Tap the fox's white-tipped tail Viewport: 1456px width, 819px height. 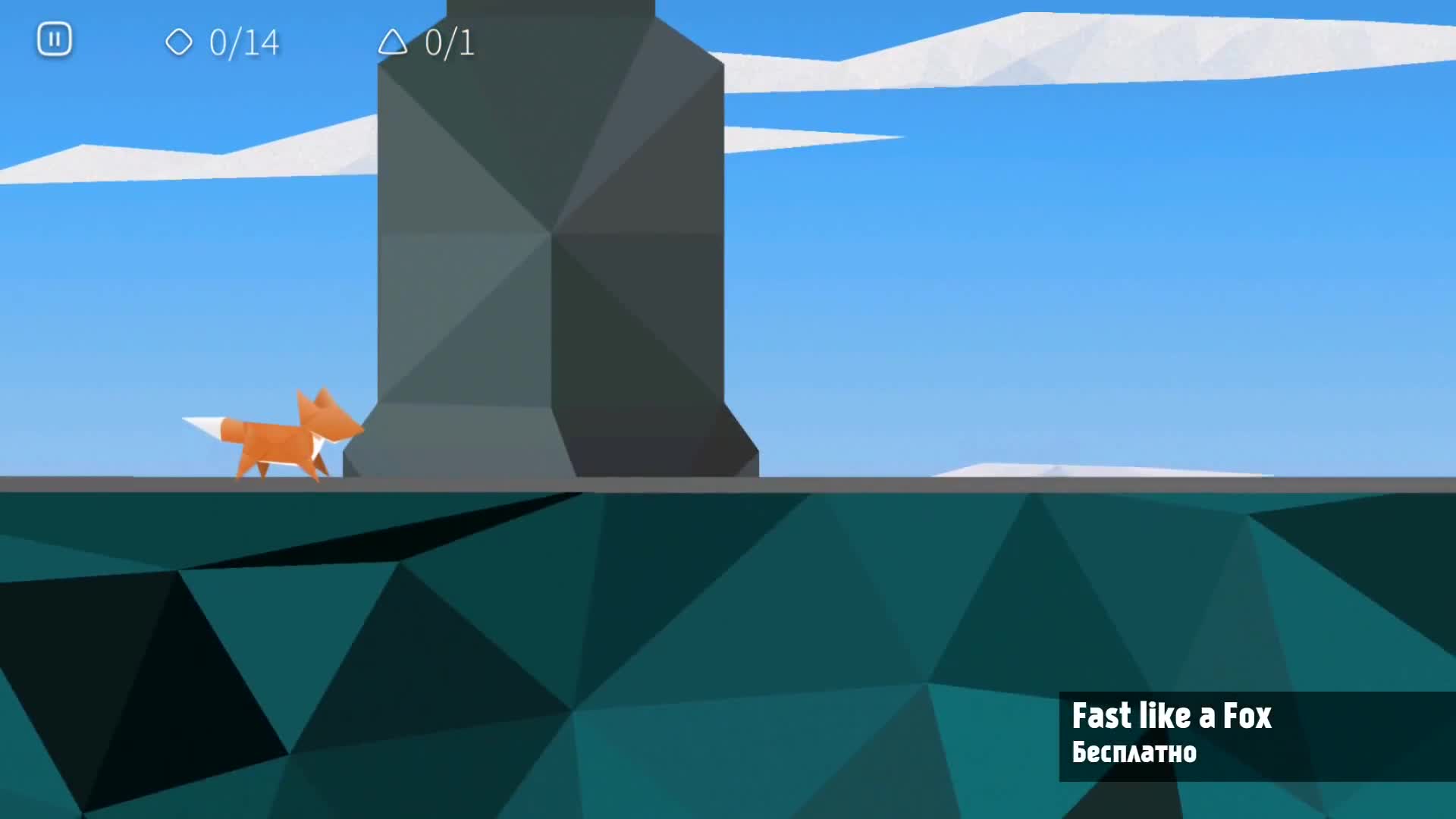205,425
